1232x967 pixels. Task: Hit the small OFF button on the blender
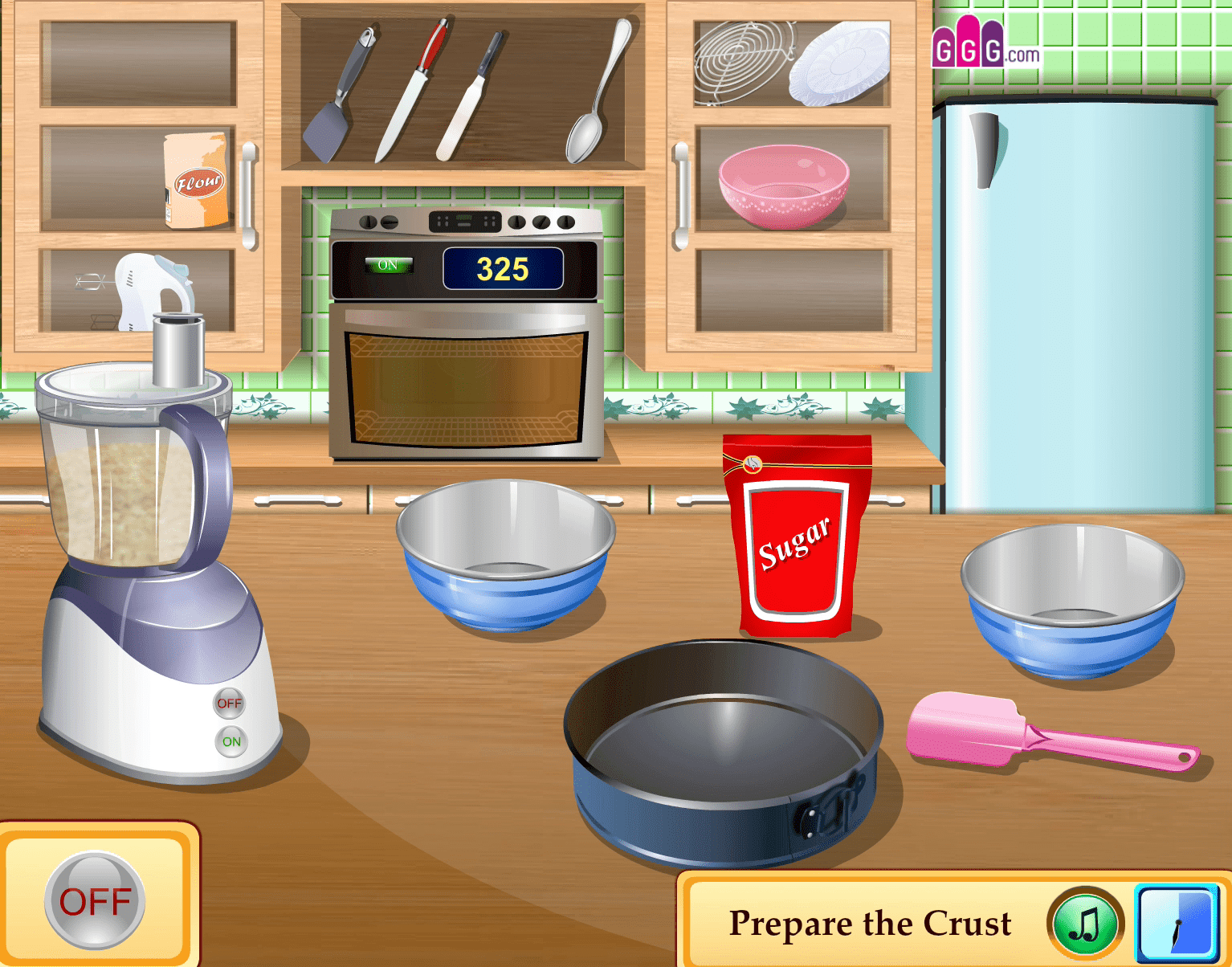click(x=229, y=704)
